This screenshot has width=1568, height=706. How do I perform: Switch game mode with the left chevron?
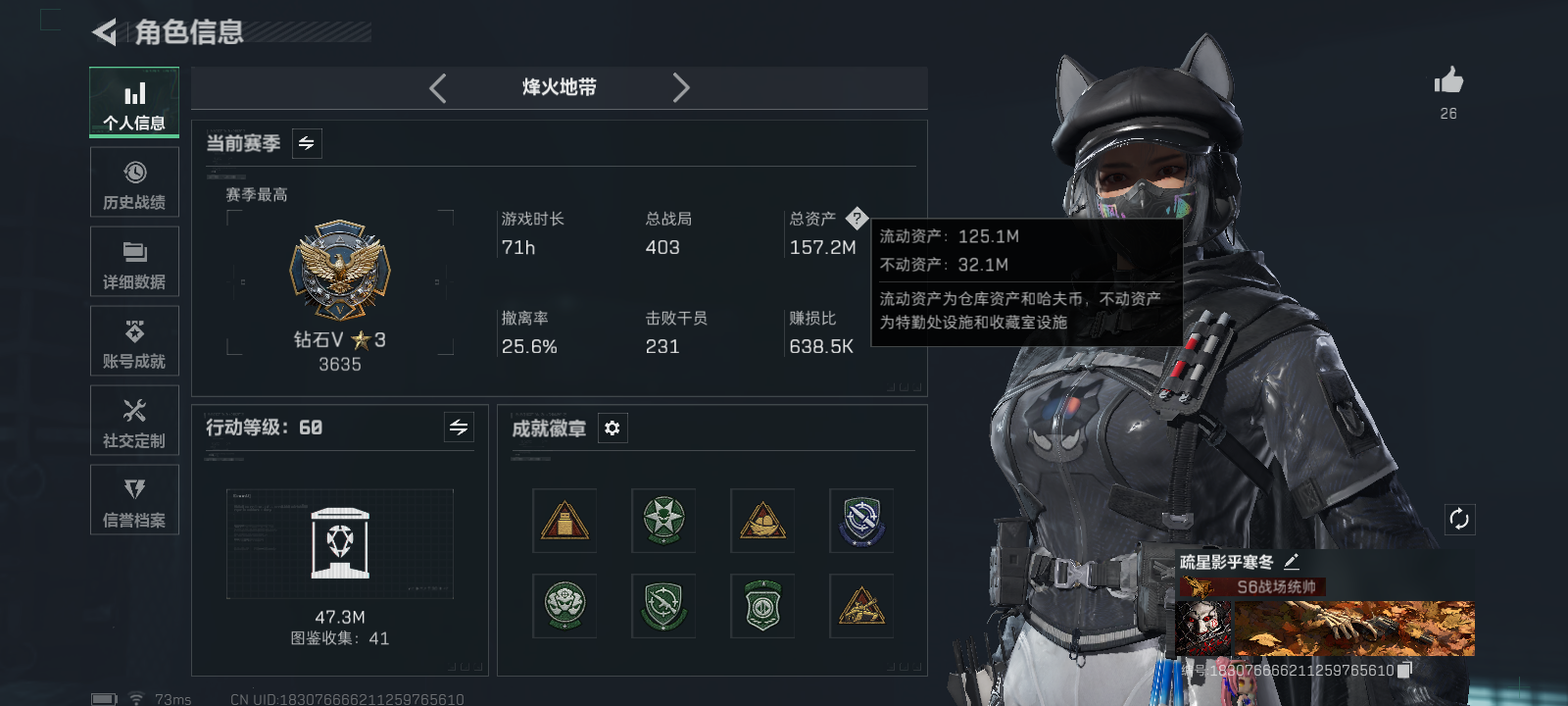pos(437,87)
